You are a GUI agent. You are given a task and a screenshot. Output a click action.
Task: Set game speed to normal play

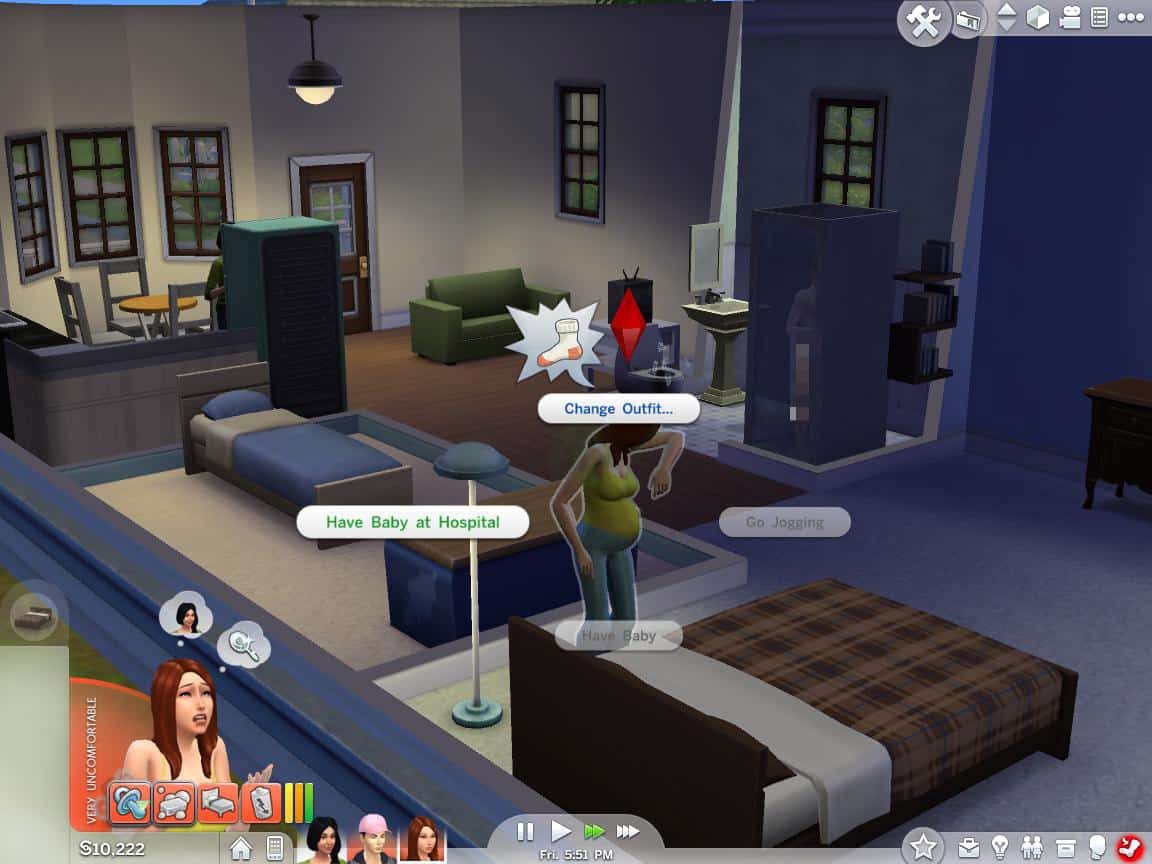tap(561, 831)
